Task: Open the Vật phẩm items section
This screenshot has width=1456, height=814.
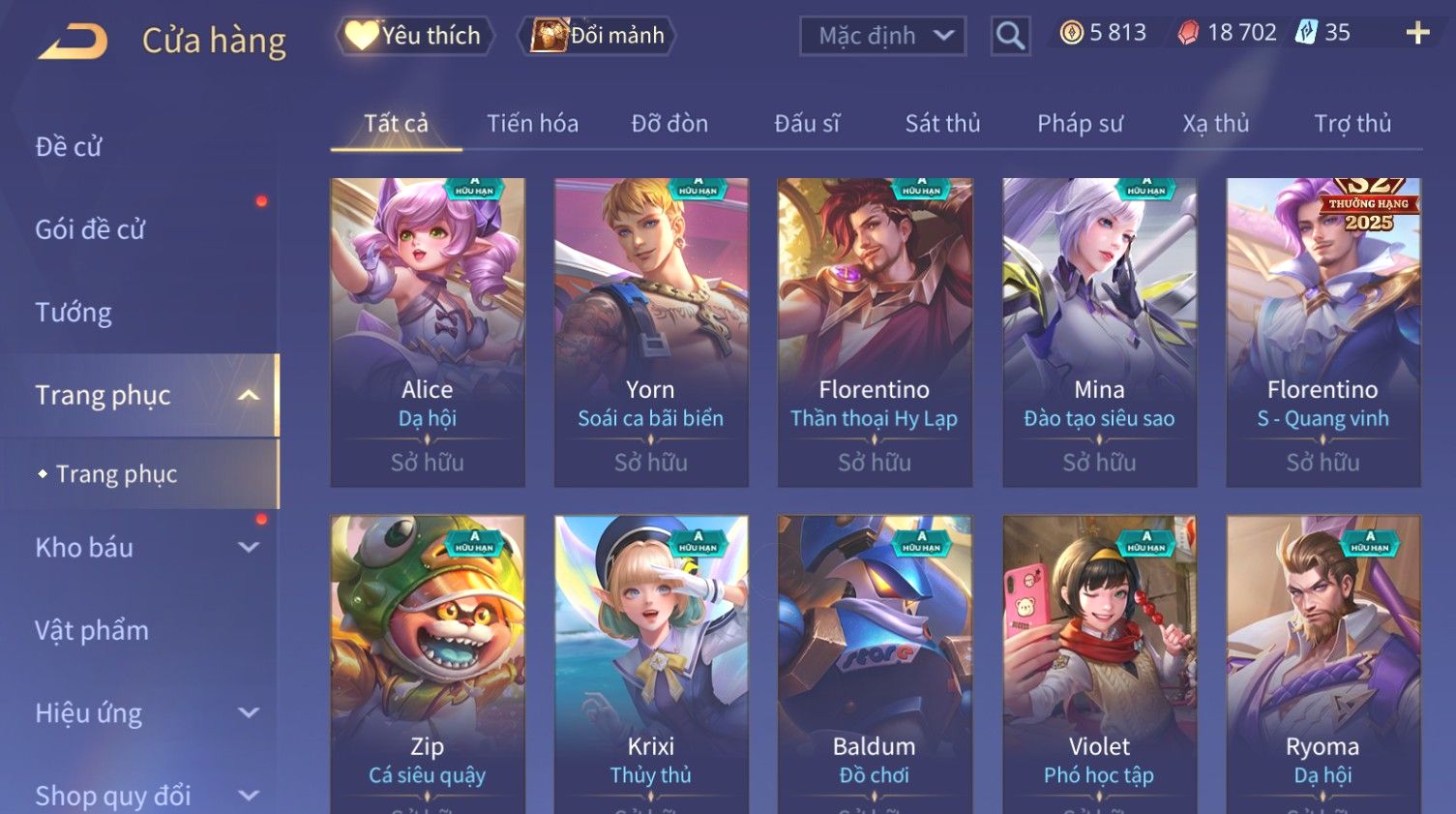Action: [x=92, y=631]
